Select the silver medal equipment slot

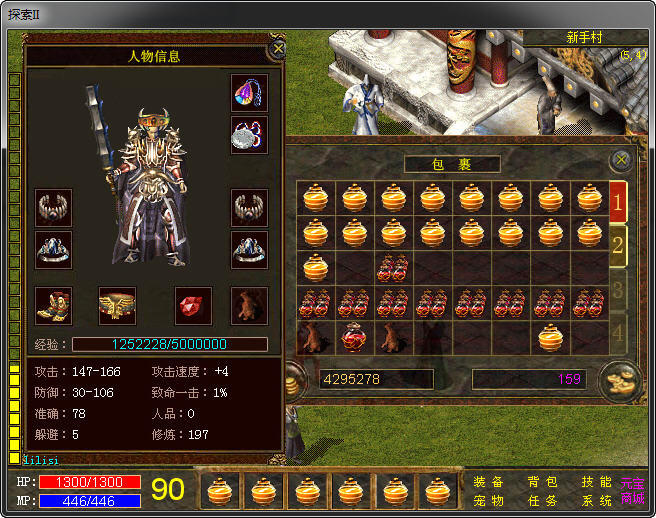point(249,135)
